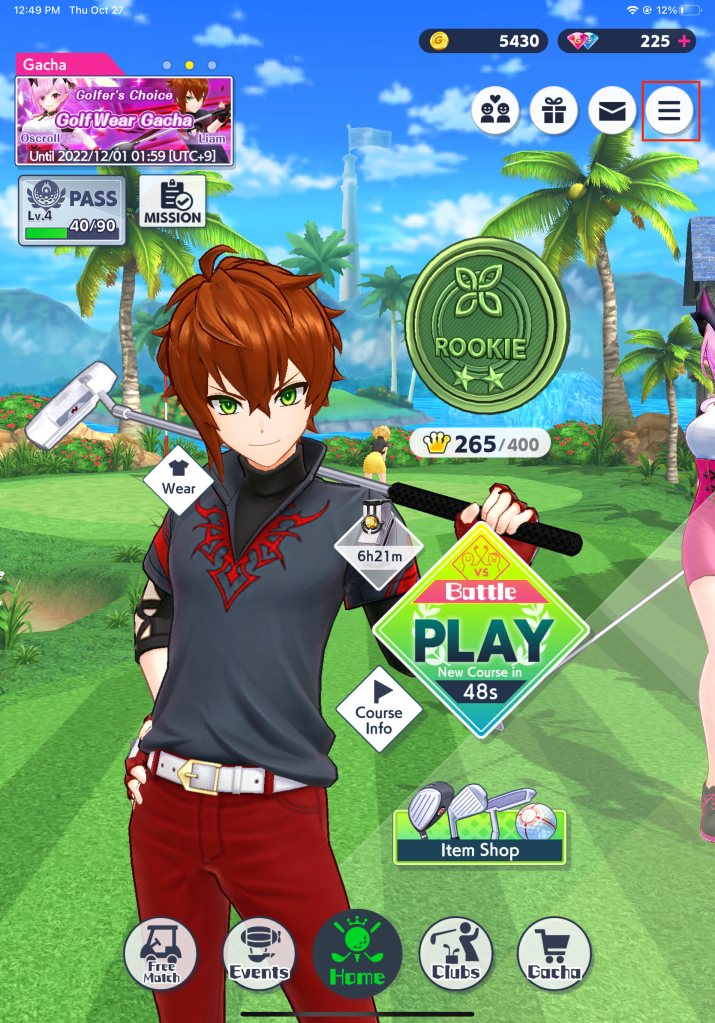Open the Mission checklist
715x1023 pixels.
[x=172, y=201]
